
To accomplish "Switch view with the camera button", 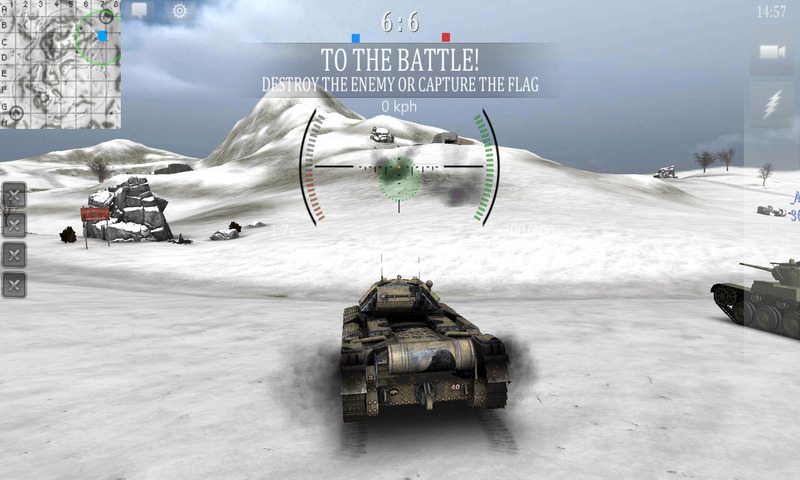I will pos(772,53).
